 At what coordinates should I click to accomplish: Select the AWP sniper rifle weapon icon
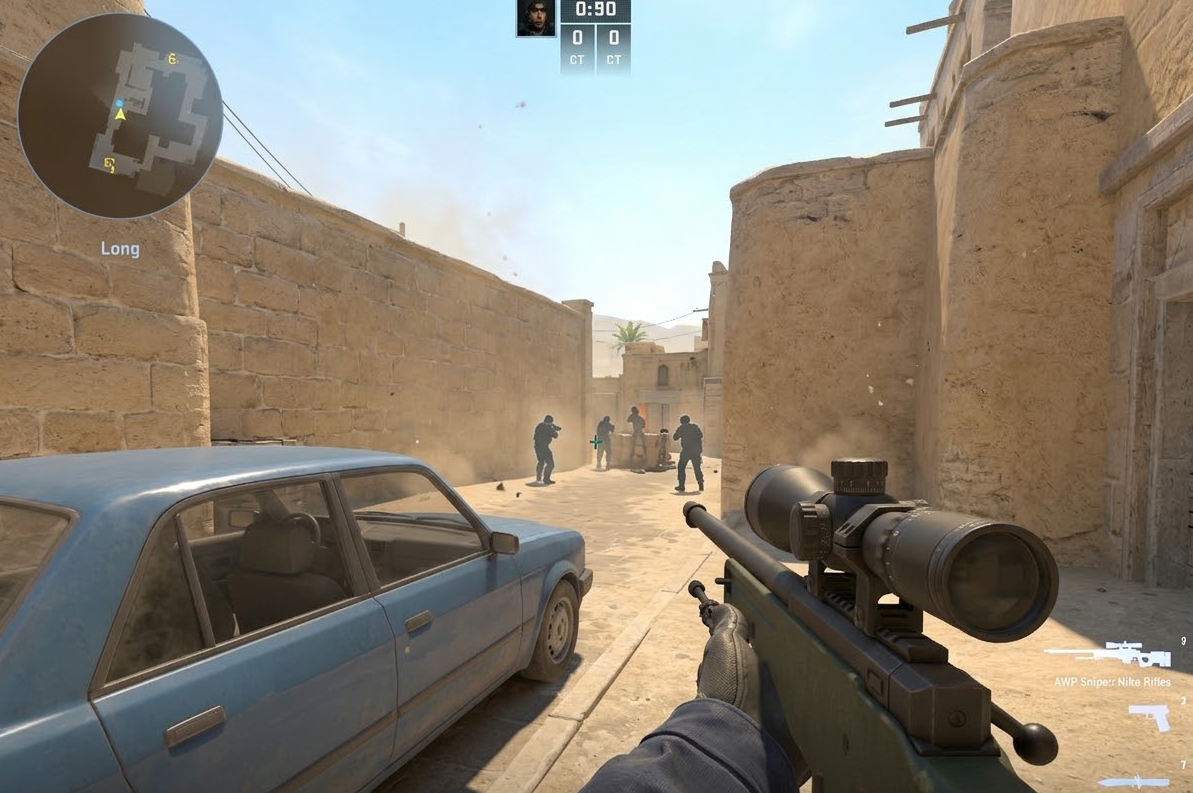pos(1107,655)
